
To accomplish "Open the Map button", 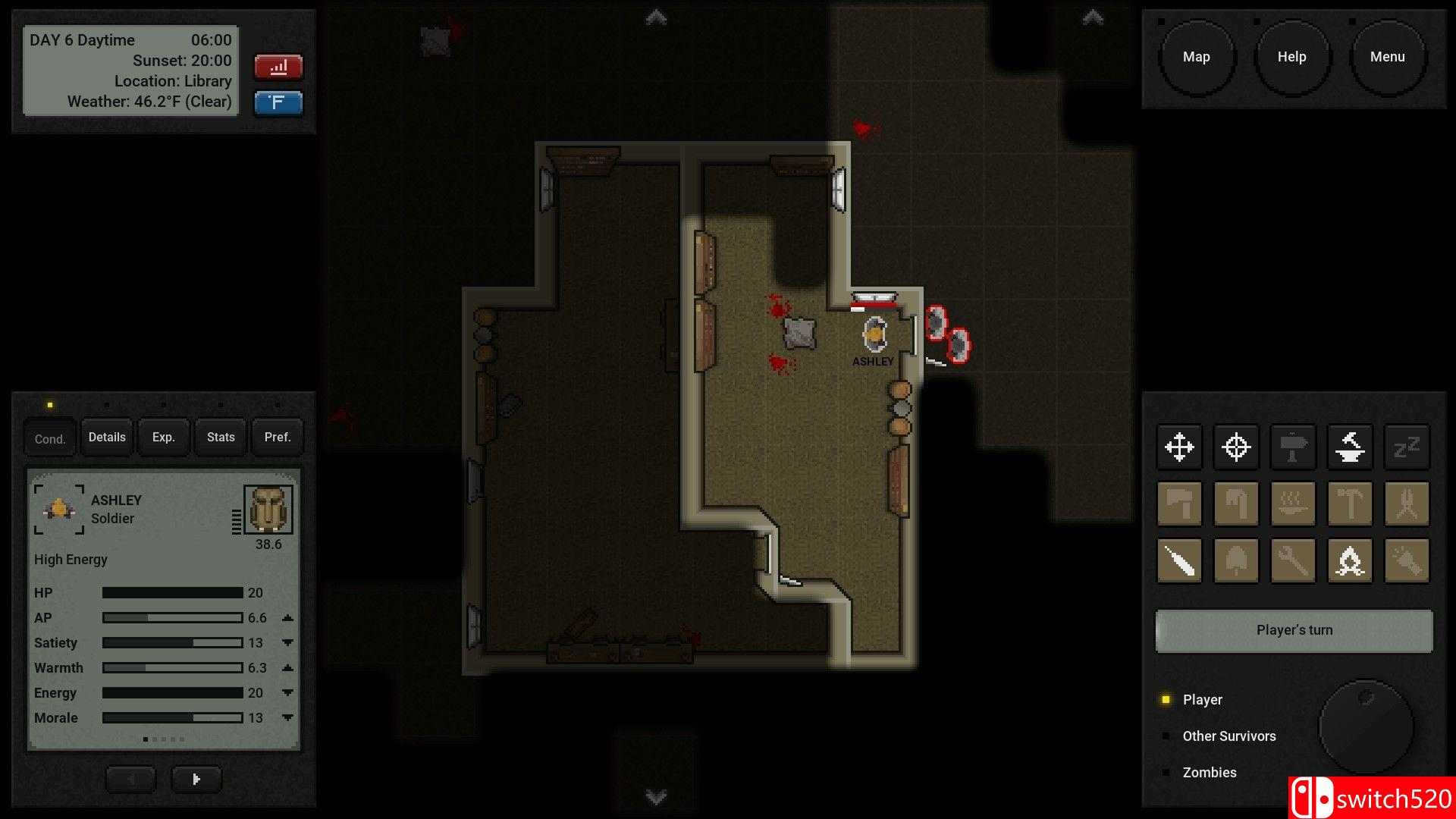I will click(1197, 56).
